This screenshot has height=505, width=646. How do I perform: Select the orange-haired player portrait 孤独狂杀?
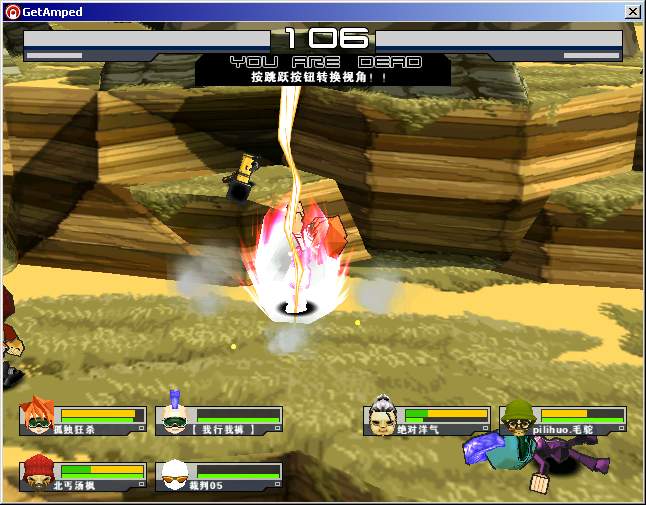pyautogui.click(x=38, y=414)
